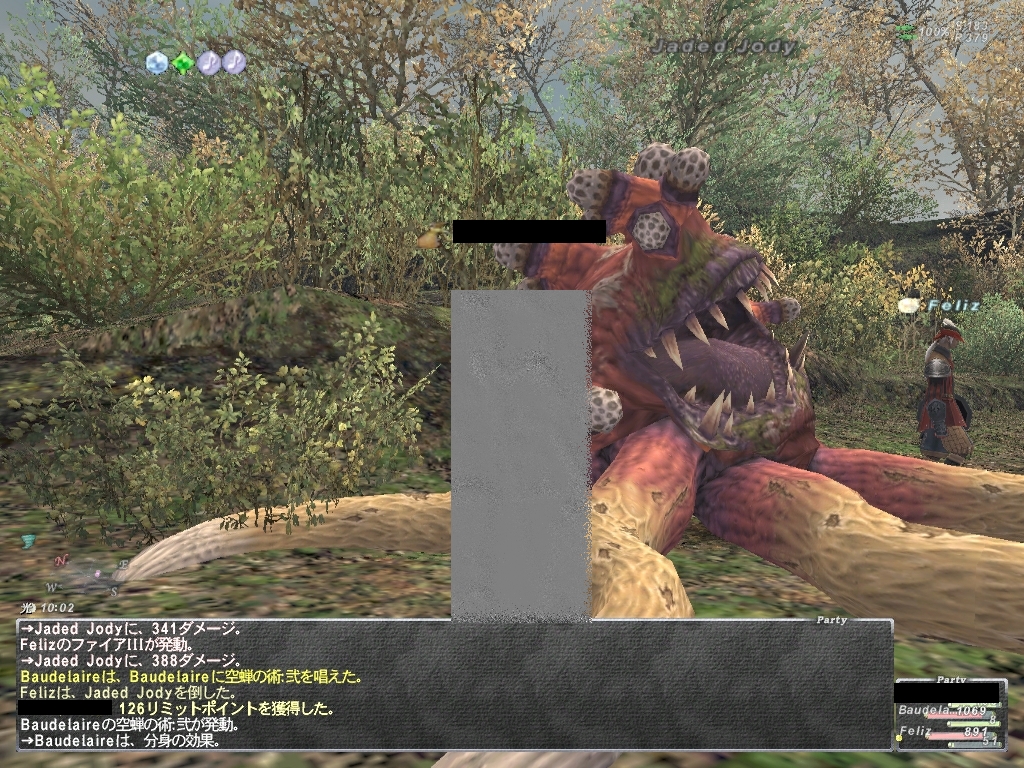The width and height of the screenshot is (1024, 768).
Task: Click the pale blue hexagon status icon
Action: click(157, 63)
